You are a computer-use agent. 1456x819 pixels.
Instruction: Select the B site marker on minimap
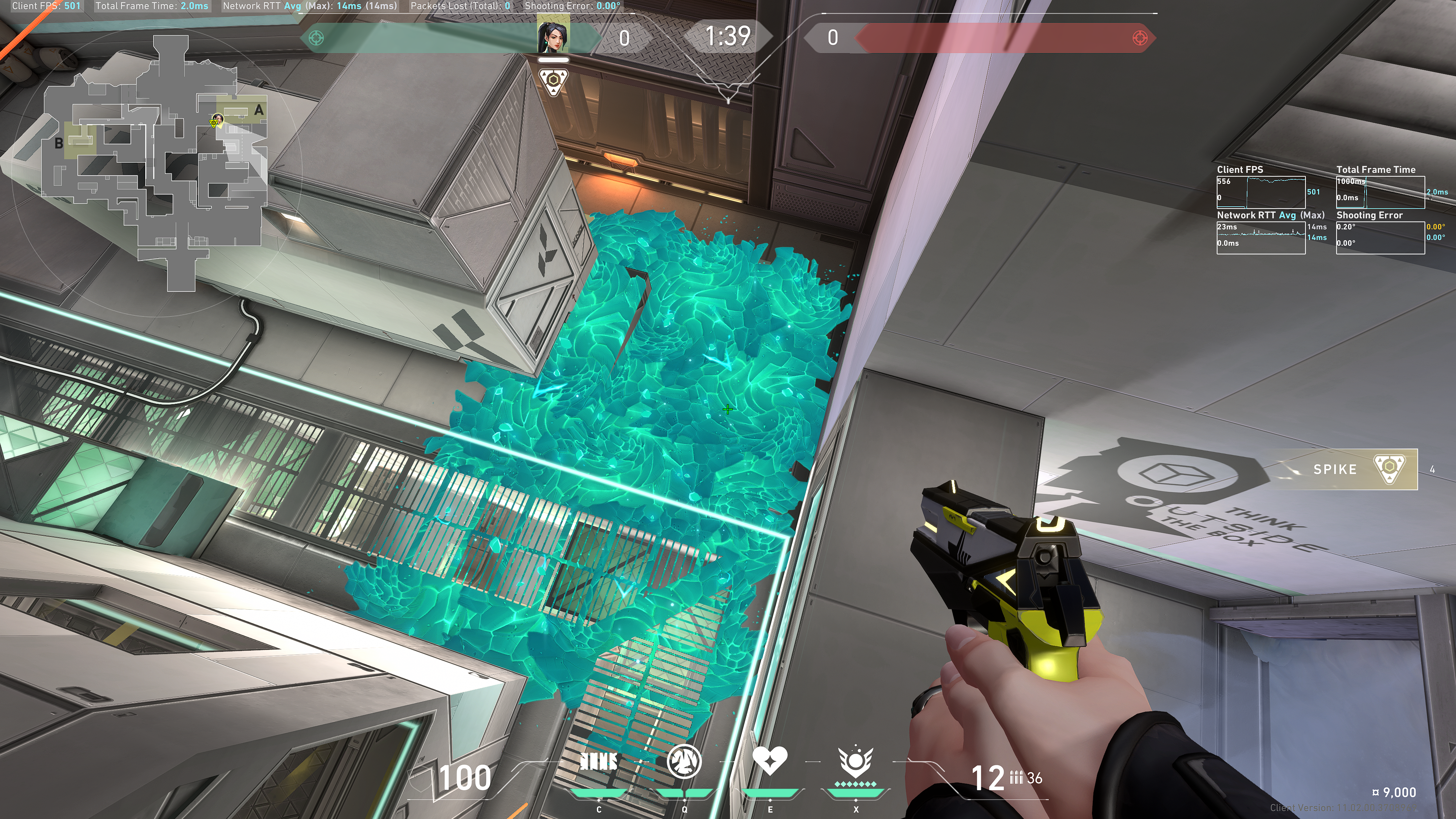[x=59, y=144]
